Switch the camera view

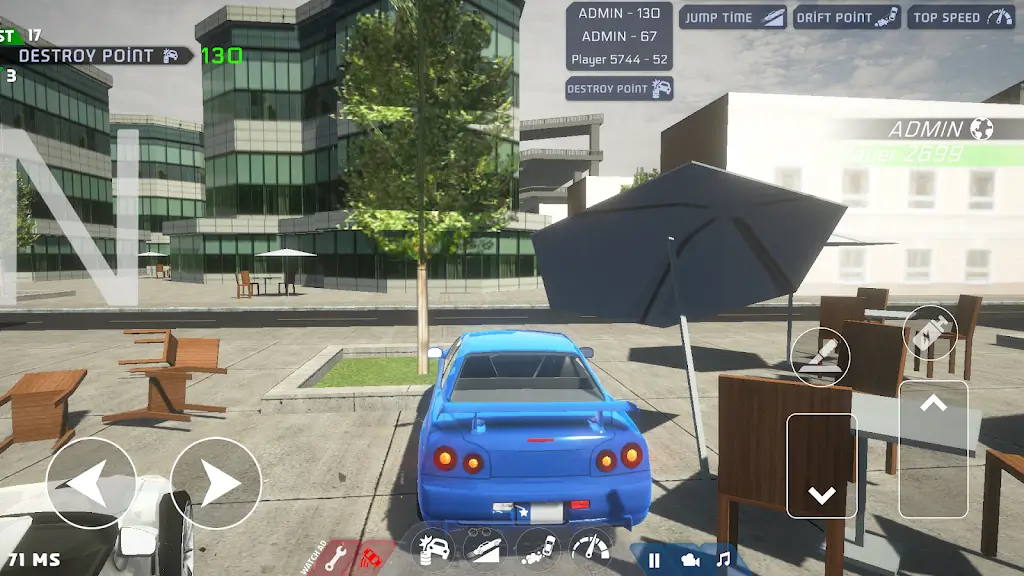click(x=690, y=560)
